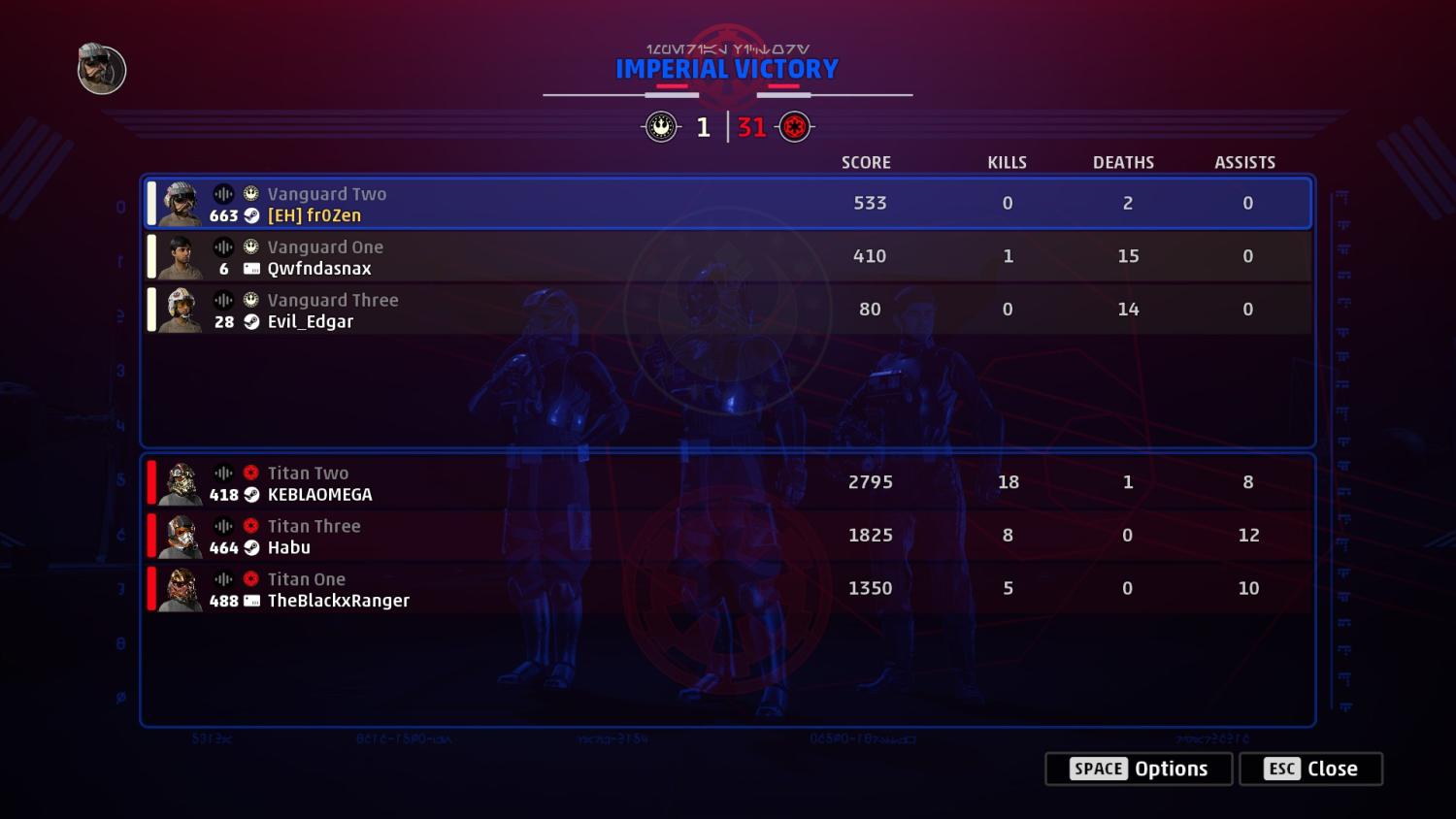Mute voice chat for Evil_Edgar

(224, 300)
